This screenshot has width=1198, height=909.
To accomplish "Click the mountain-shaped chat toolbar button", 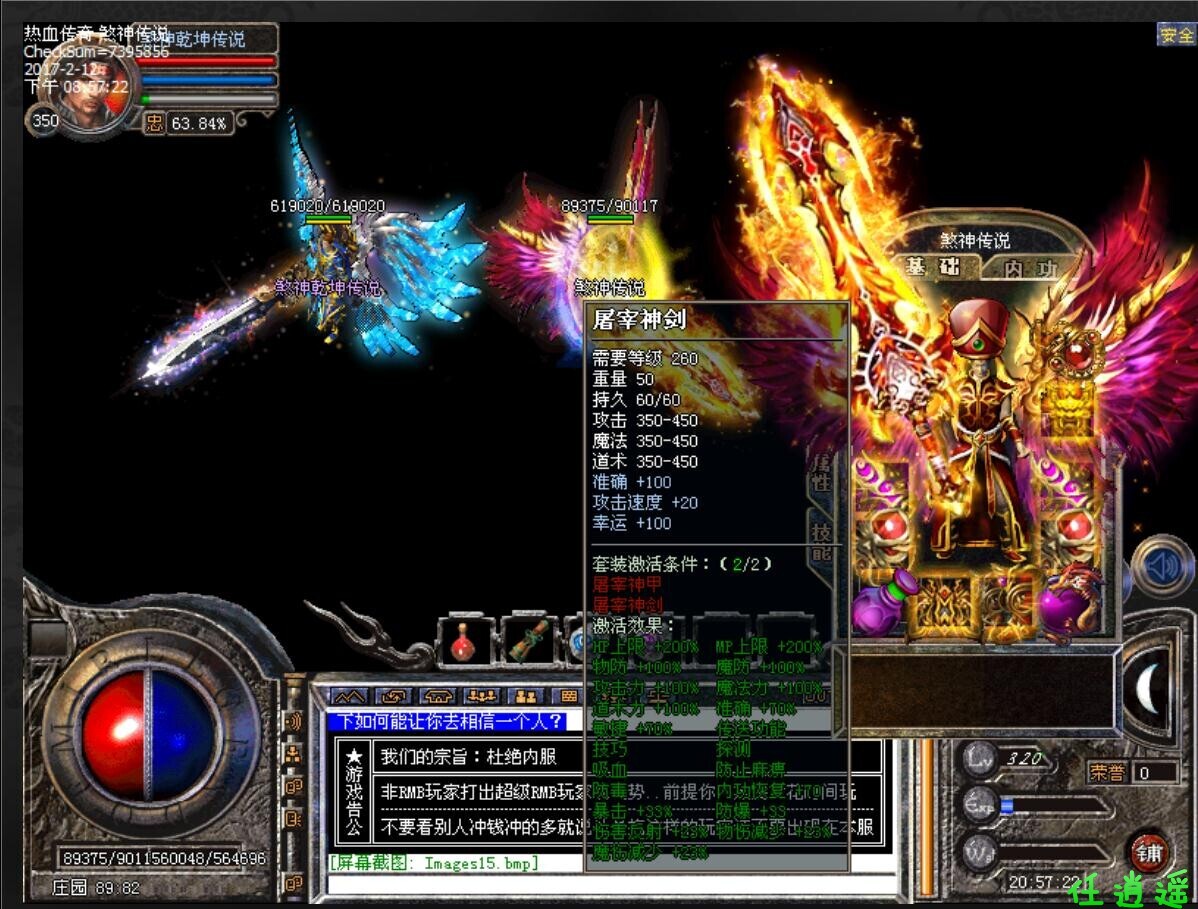I will [x=349, y=696].
